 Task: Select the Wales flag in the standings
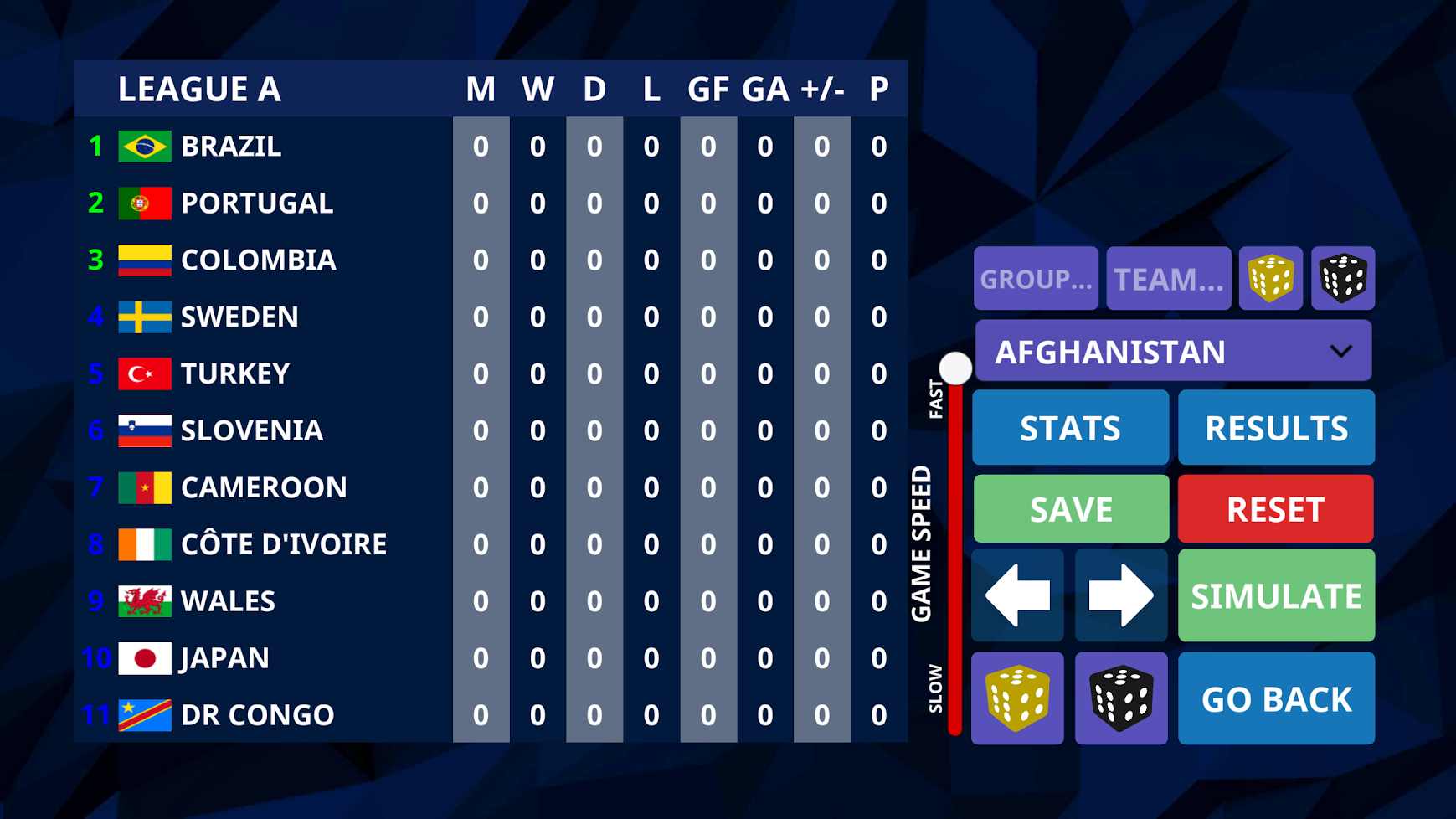pos(144,601)
